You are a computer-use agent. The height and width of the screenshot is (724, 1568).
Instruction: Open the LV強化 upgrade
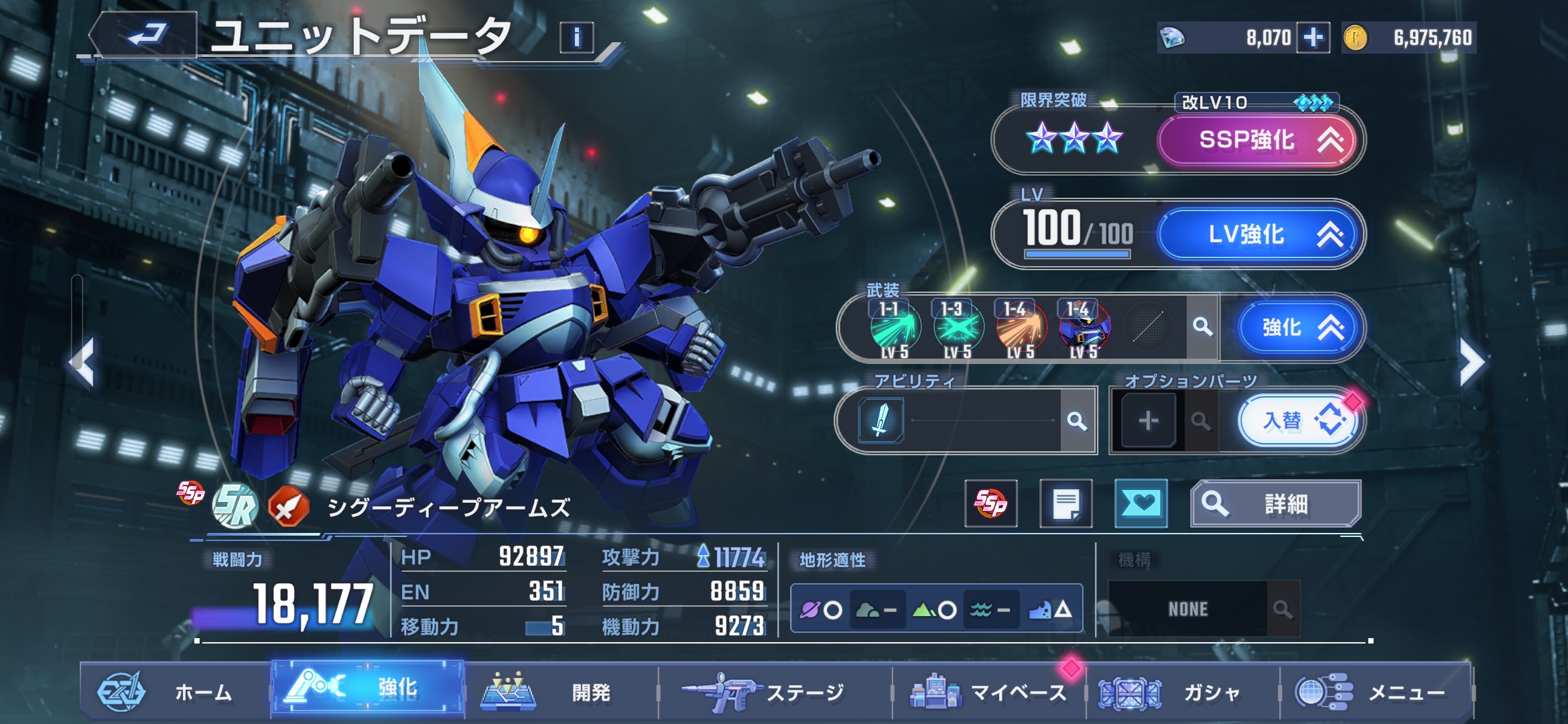pos(1258,235)
